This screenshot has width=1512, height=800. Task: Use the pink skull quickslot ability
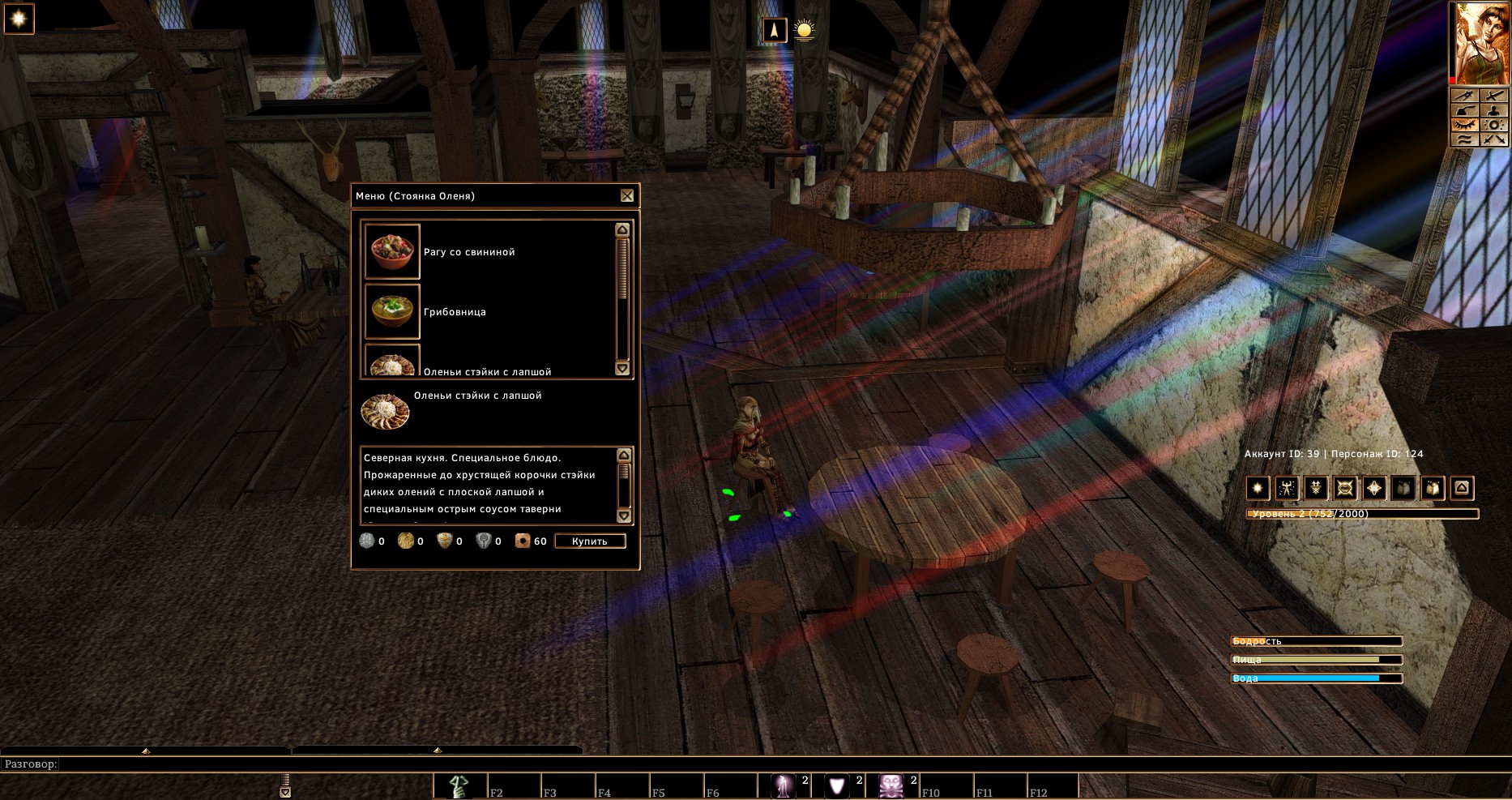(891, 785)
